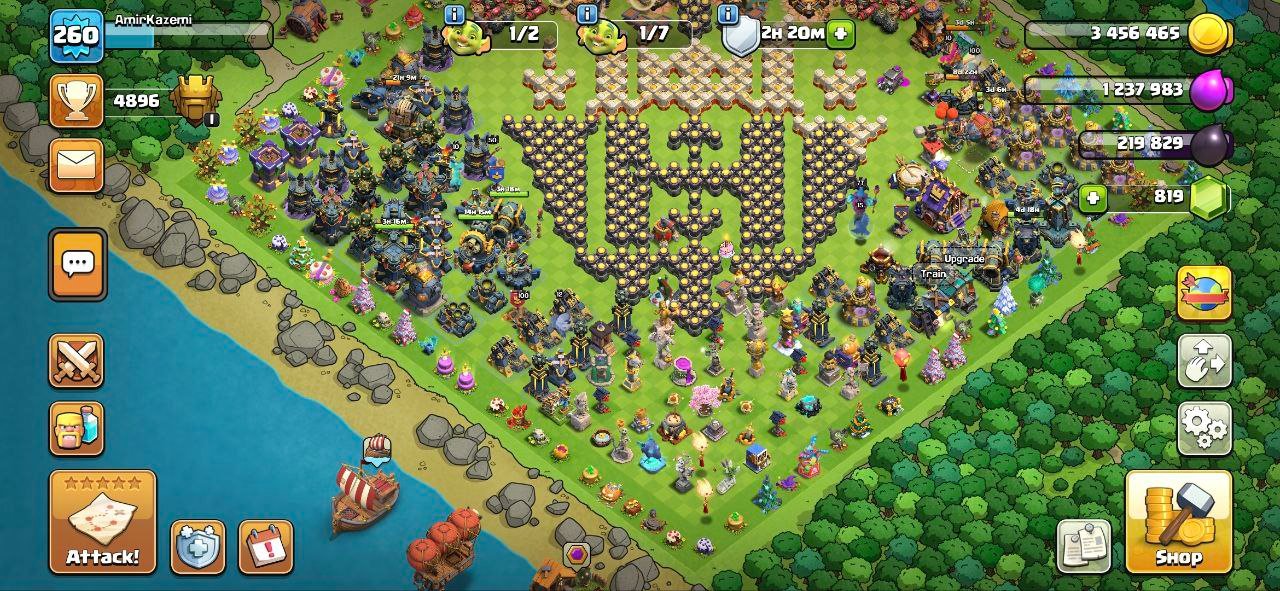Viewport: 1280px width, 591px height.
Task: View the trophy league profile button
Action: pos(77,101)
